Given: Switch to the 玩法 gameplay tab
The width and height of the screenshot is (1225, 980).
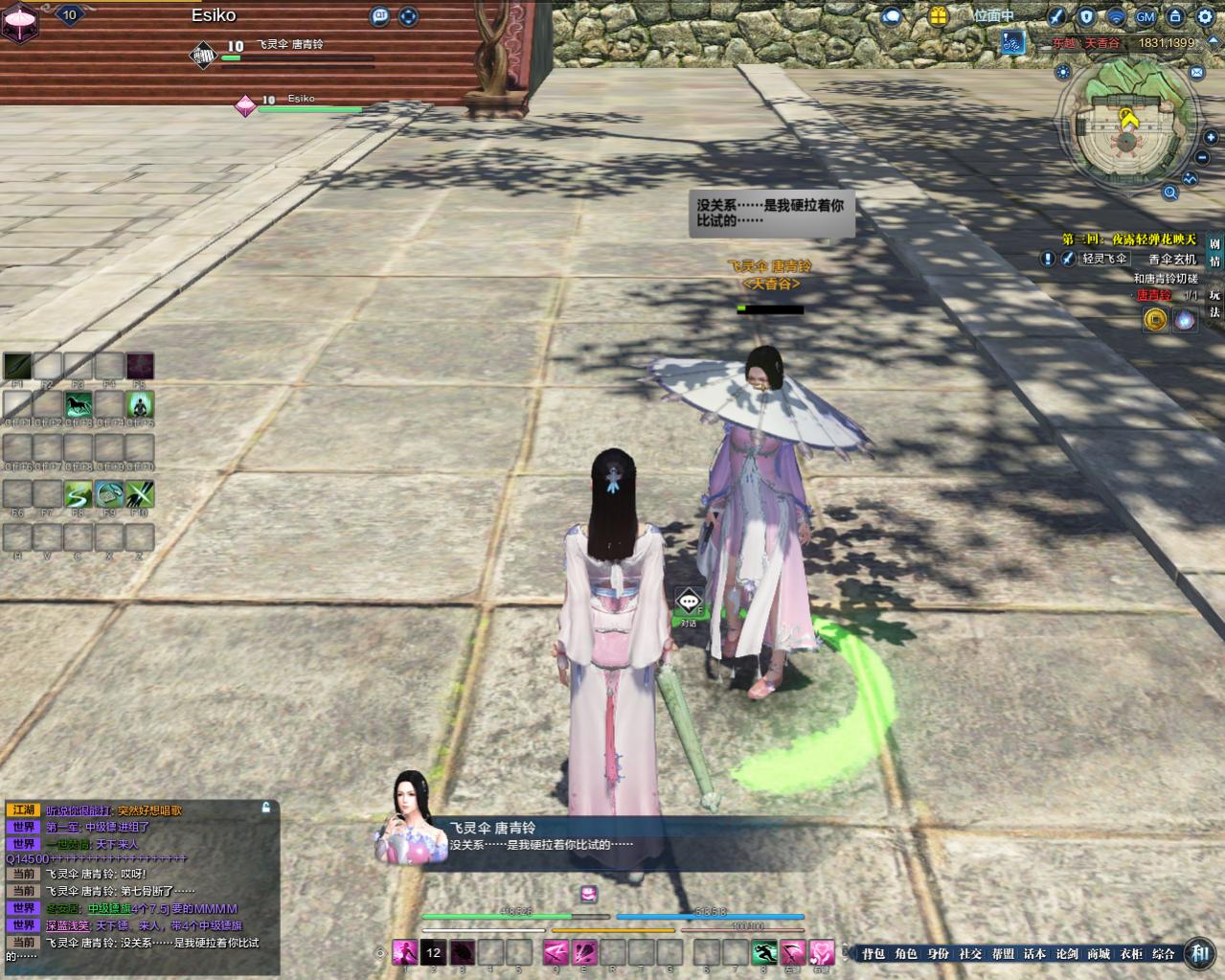Looking at the screenshot, I should pyautogui.click(x=1214, y=303).
